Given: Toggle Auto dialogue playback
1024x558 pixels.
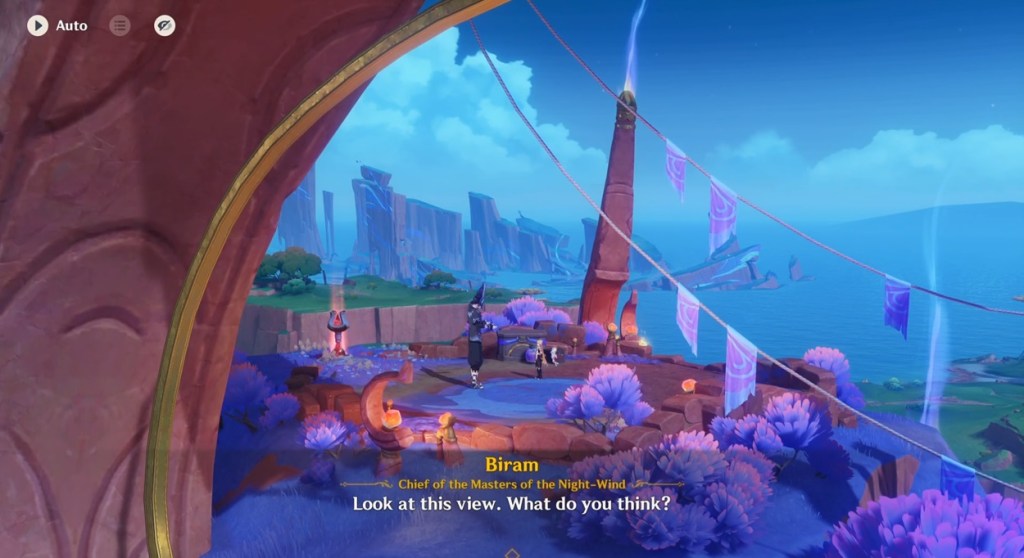Looking at the screenshot, I should tap(38, 26).
